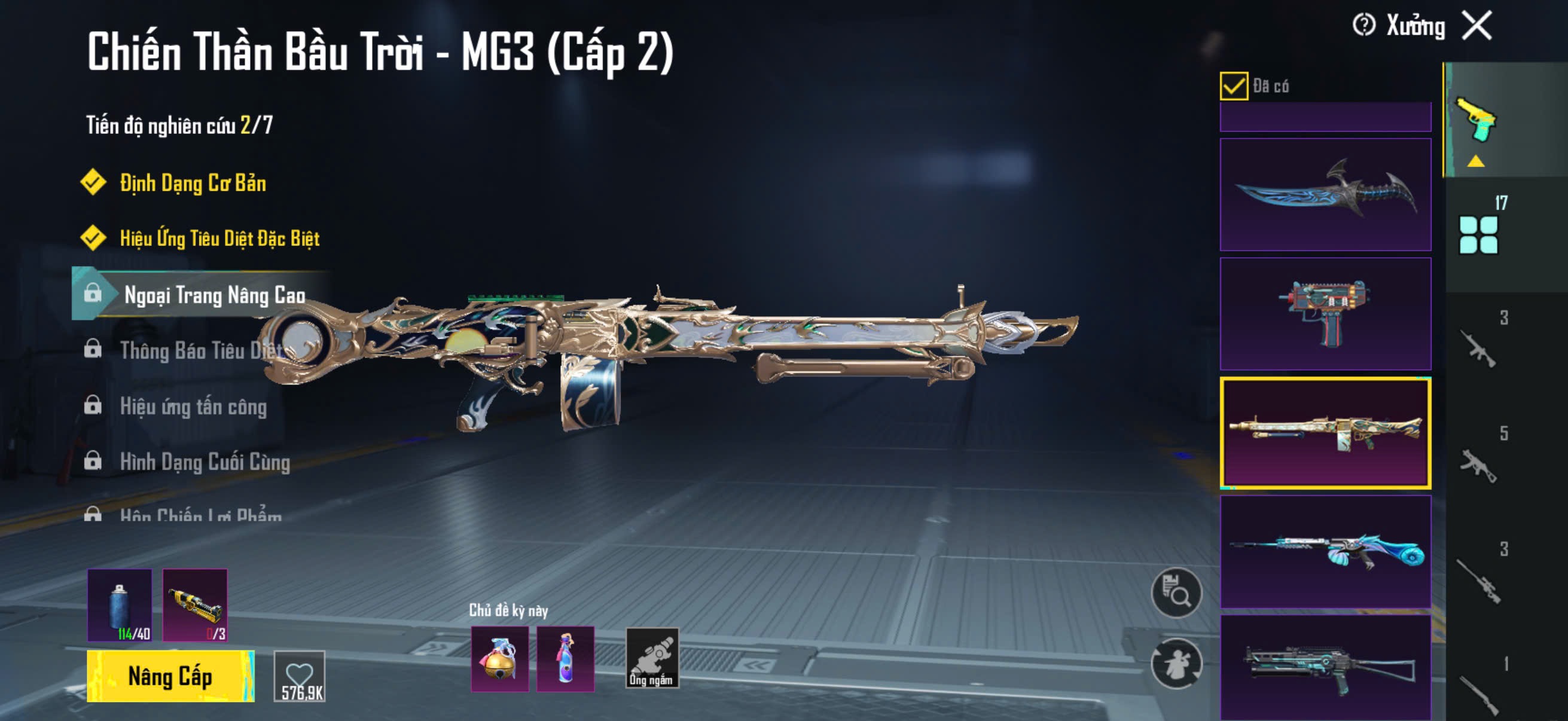This screenshot has height=721, width=1568.
Task: Open the Xưởng help info
Action: [x=1363, y=26]
